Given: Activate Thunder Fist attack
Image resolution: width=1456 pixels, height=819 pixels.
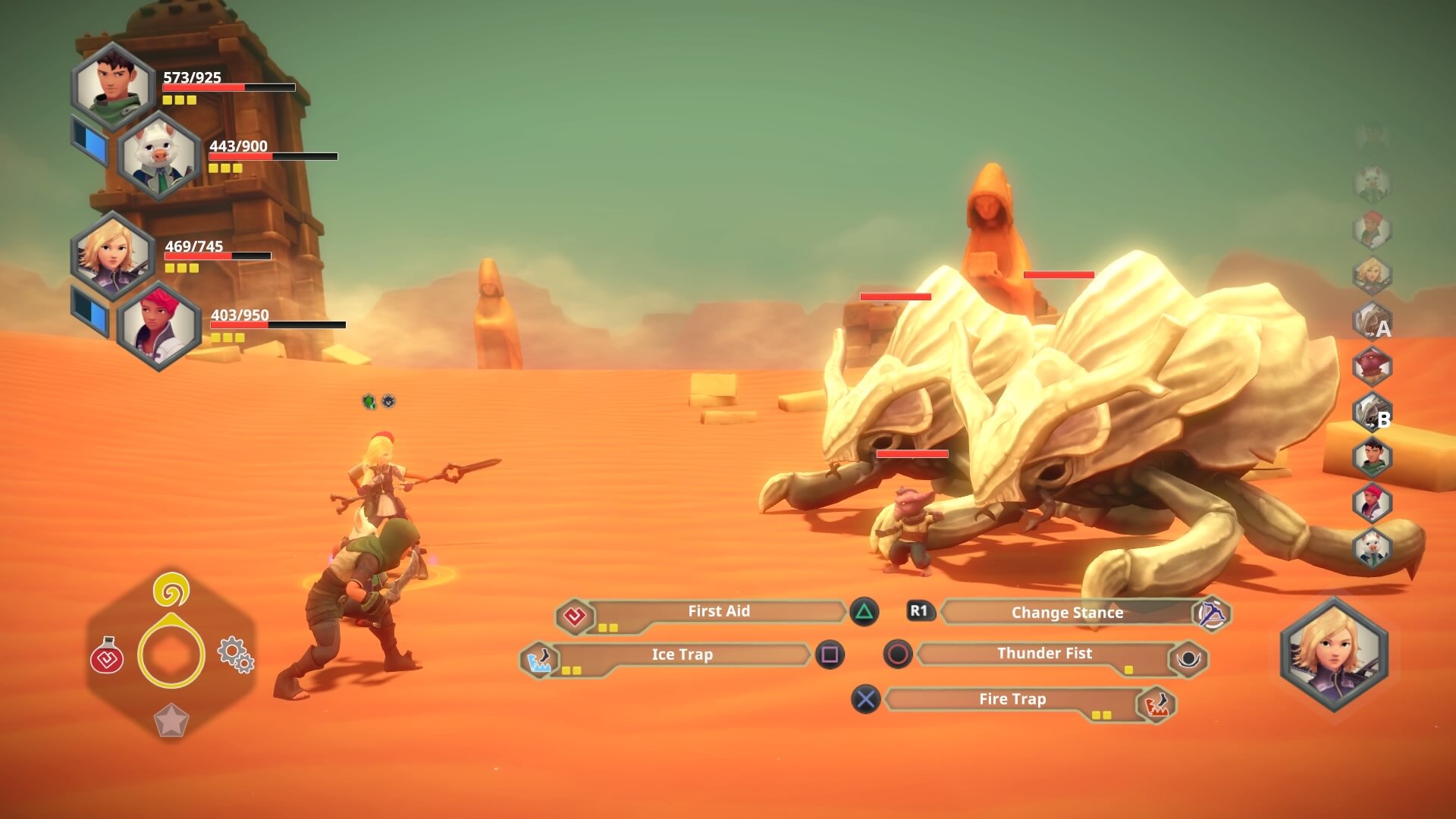Looking at the screenshot, I should (1044, 654).
